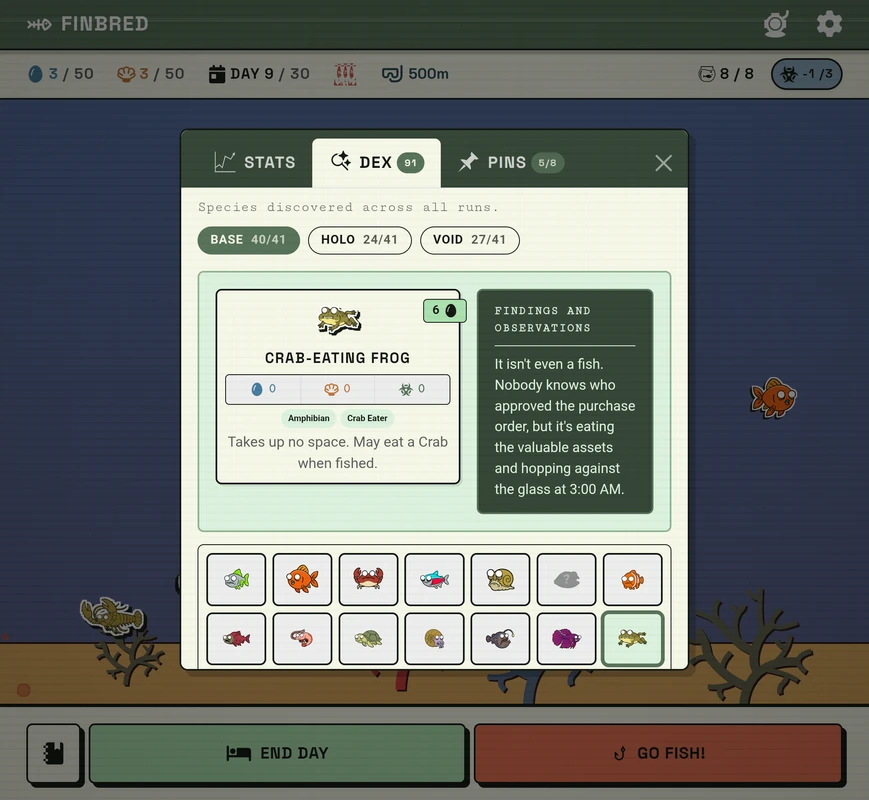Pick the clownfish dex entry
Viewport: 869px width, 800px height.
click(x=632, y=580)
